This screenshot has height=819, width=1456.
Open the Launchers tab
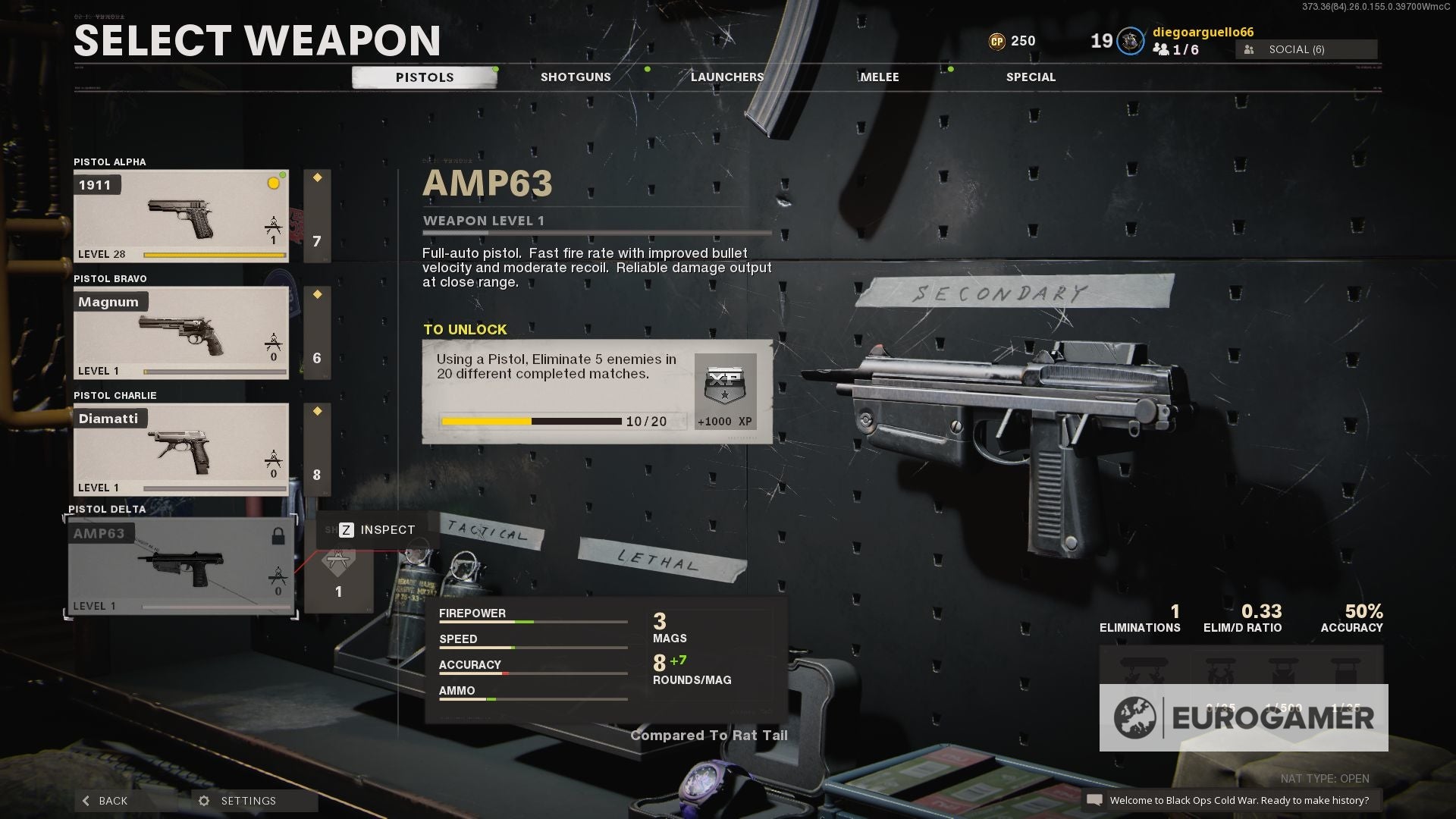(727, 77)
